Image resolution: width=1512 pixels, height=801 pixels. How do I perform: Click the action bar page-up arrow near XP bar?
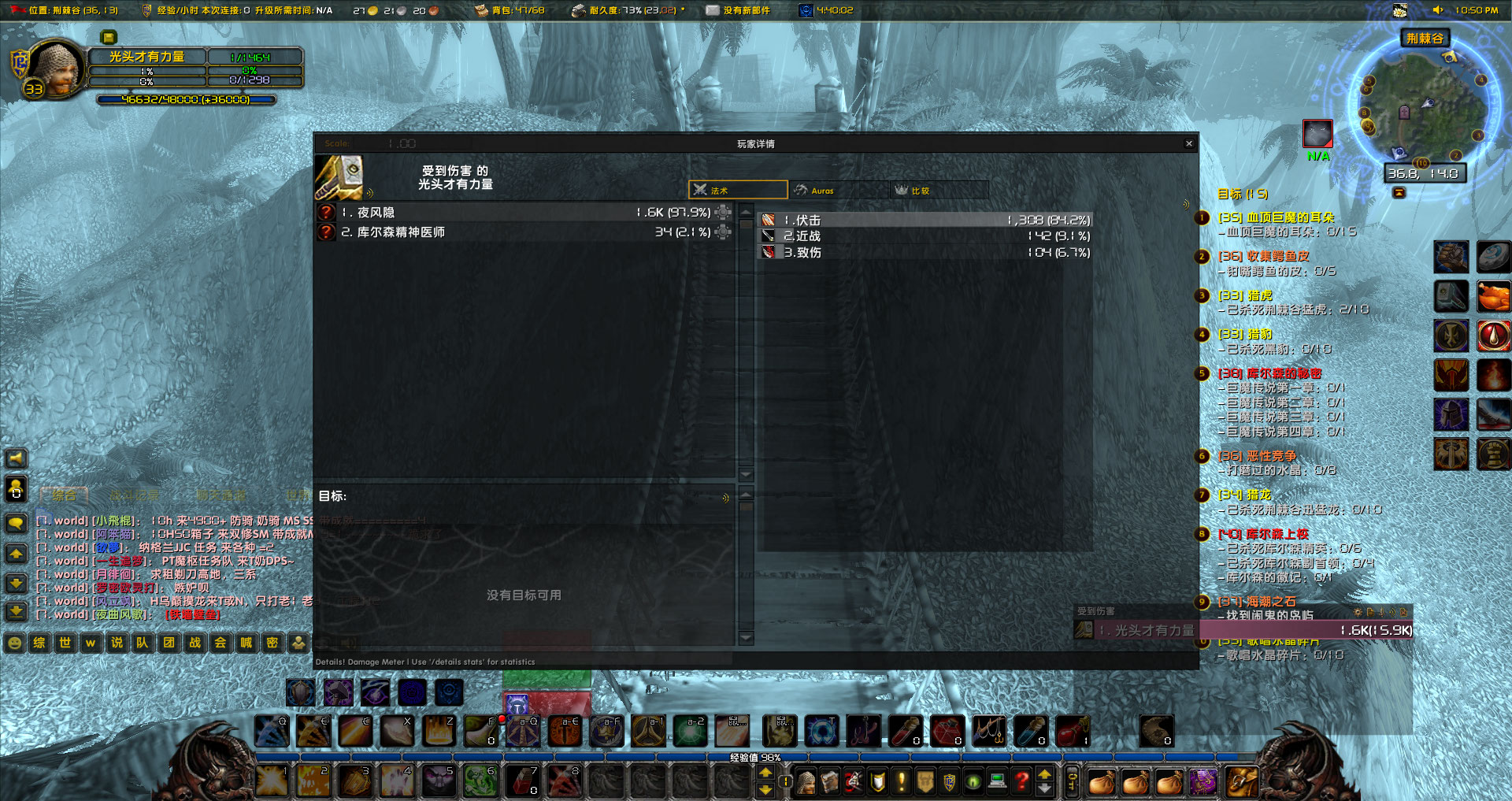[x=765, y=773]
